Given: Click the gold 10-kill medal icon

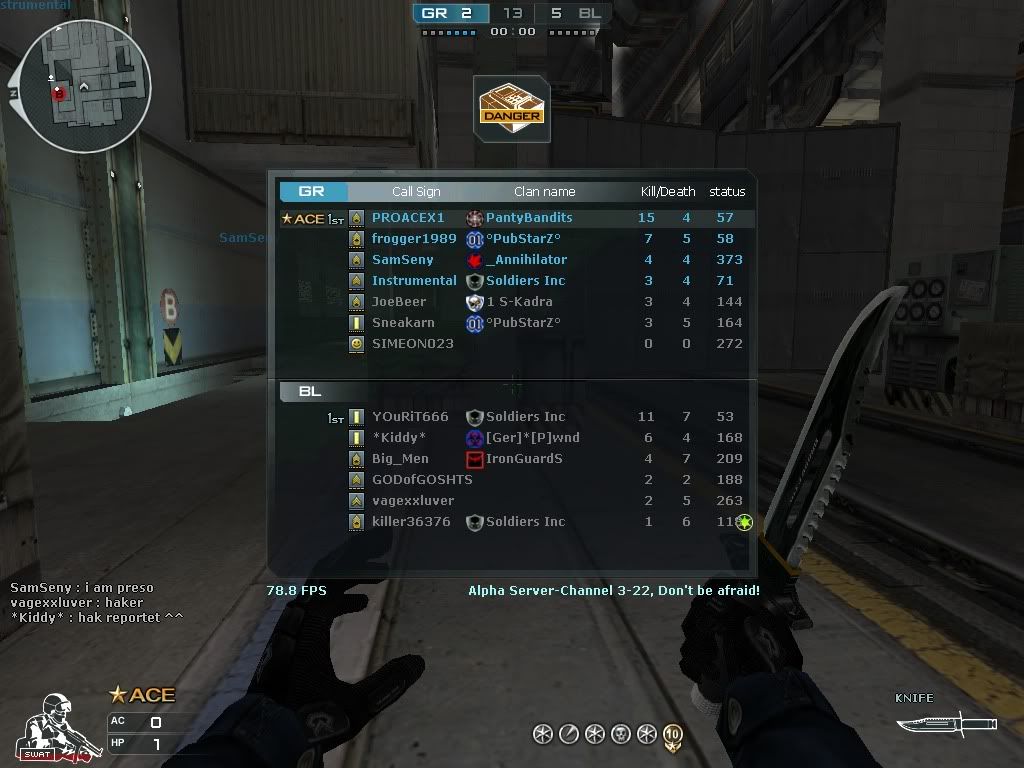Looking at the screenshot, I should (x=673, y=736).
